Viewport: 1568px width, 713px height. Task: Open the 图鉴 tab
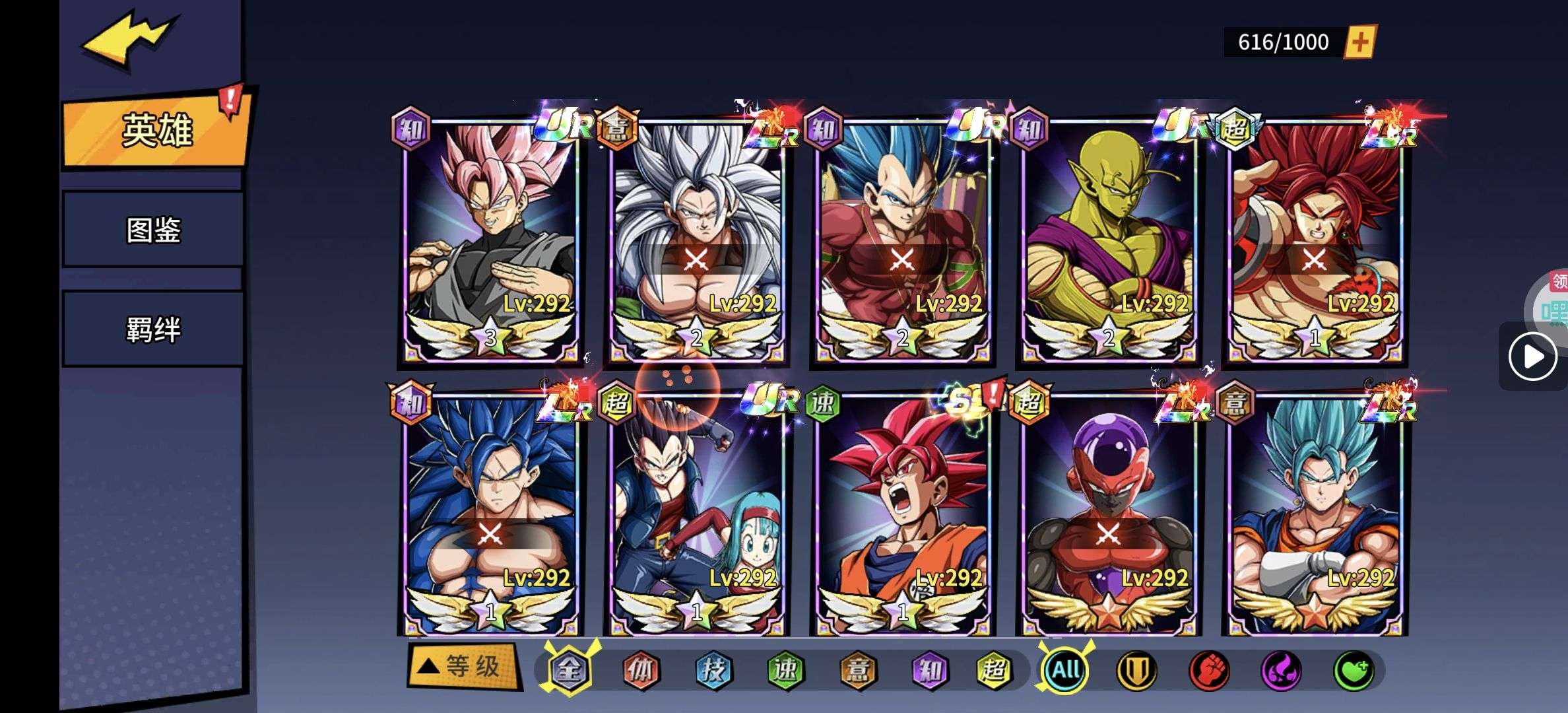point(153,230)
